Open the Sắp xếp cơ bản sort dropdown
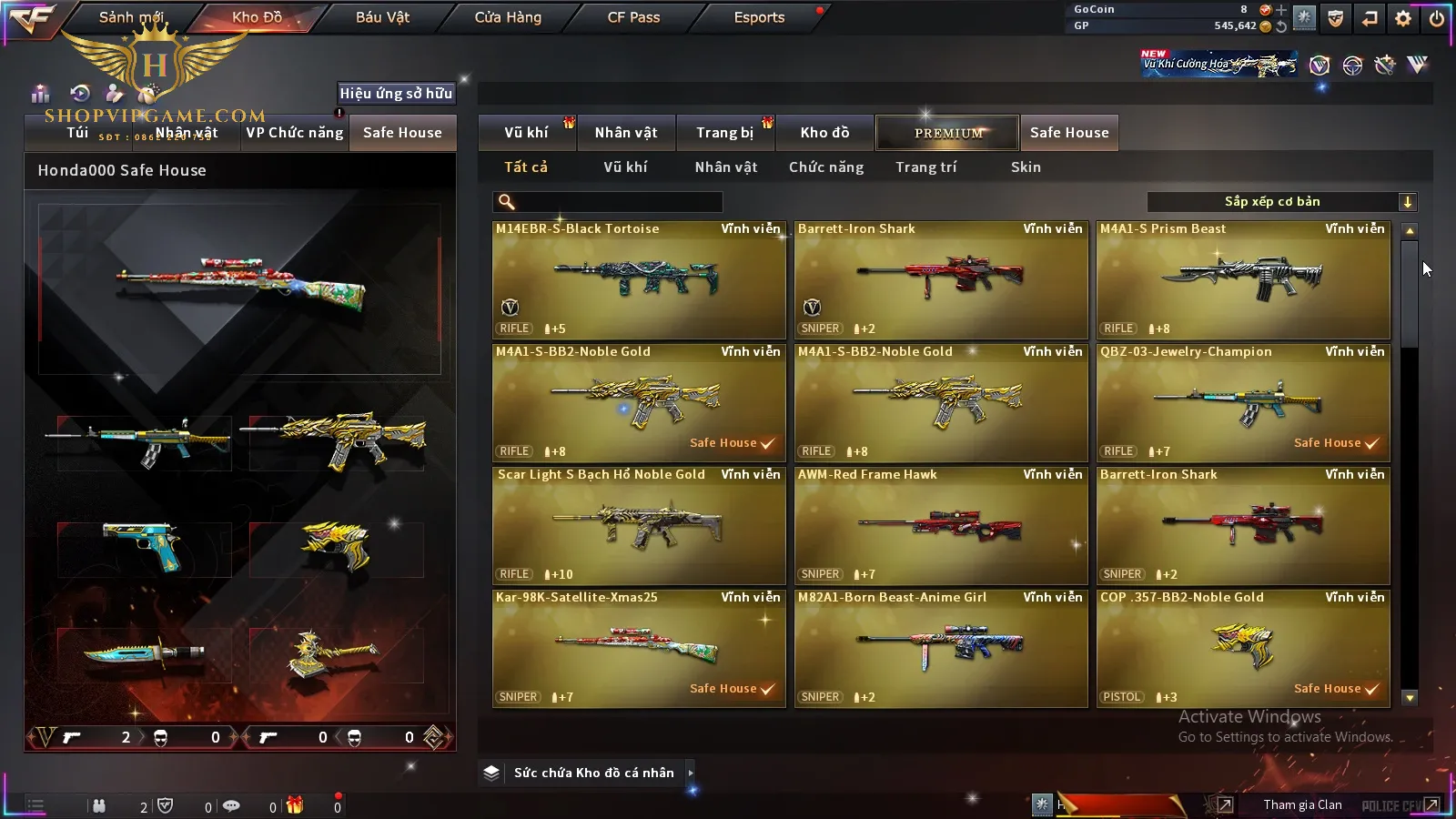The width and height of the screenshot is (1456, 819). (x=1281, y=202)
